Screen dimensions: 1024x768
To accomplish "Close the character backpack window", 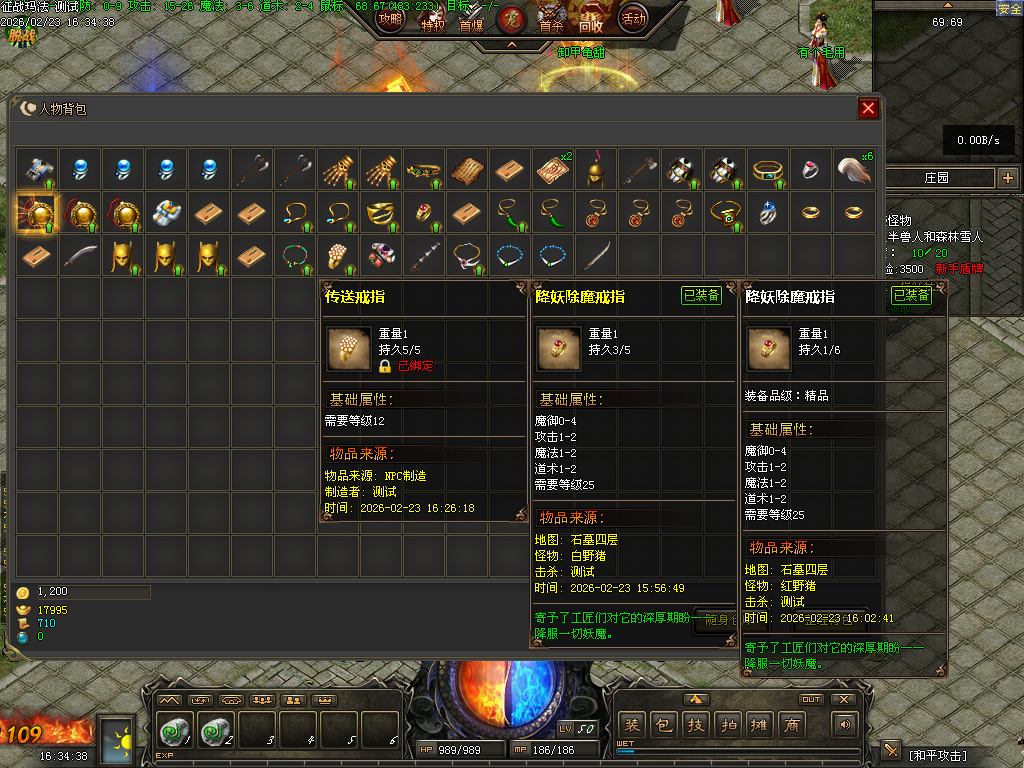I will click(x=868, y=109).
